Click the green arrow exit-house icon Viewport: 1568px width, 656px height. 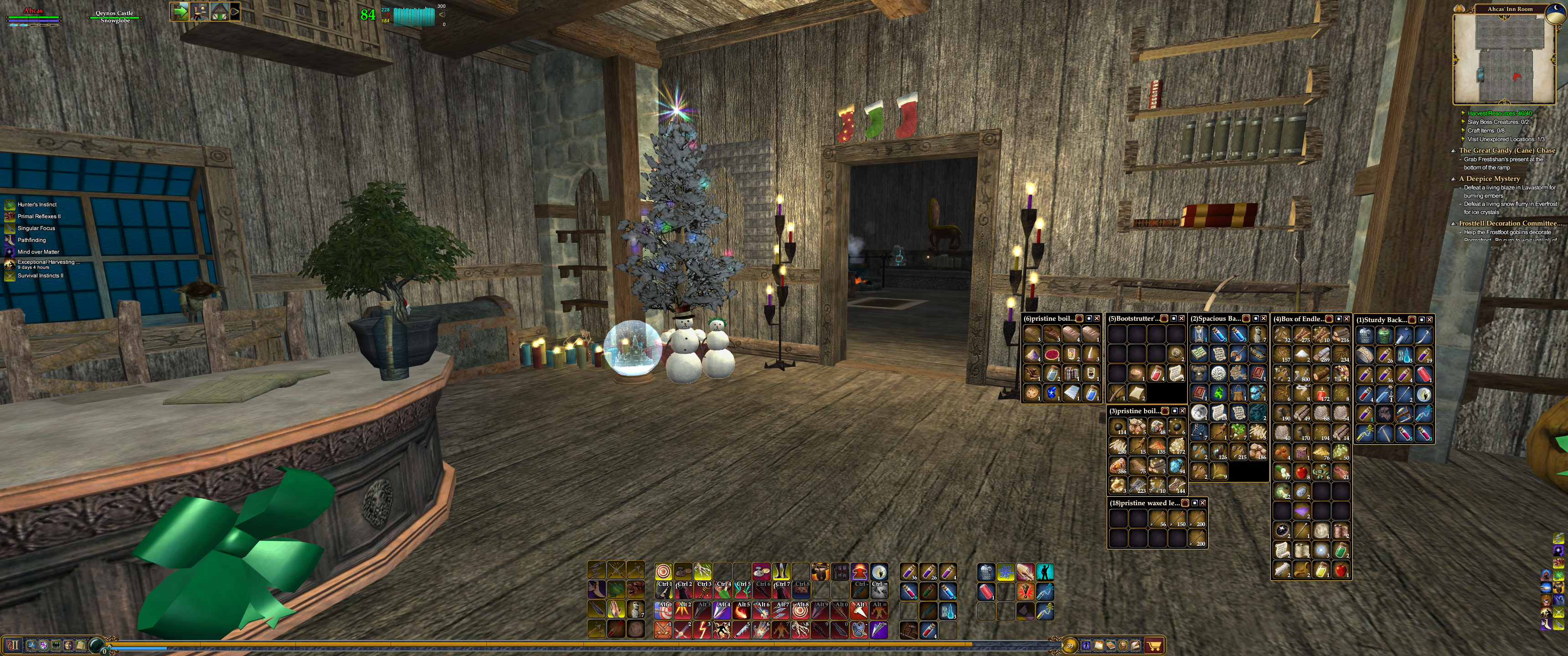pos(179,11)
